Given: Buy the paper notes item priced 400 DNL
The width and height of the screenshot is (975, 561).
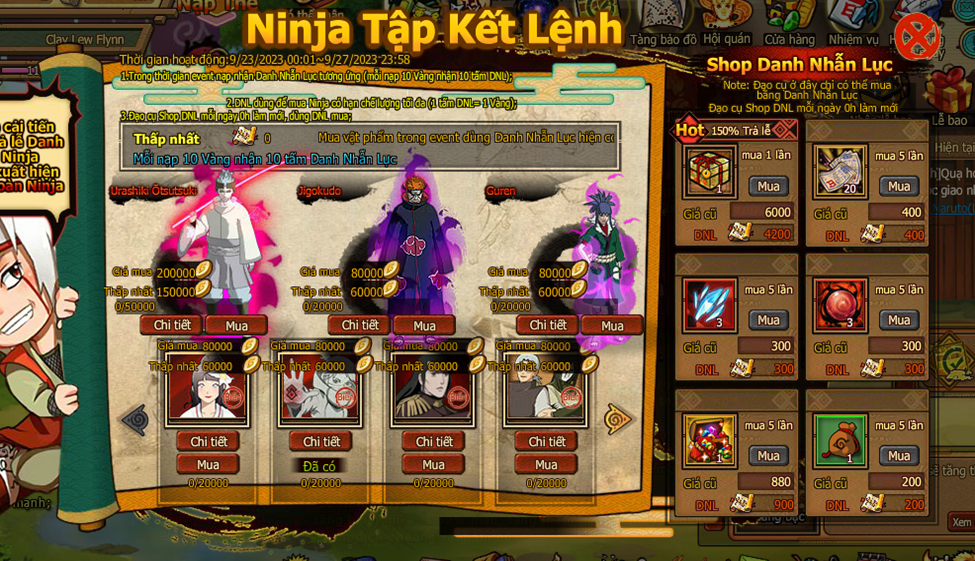Looking at the screenshot, I should (x=899, y=186).
